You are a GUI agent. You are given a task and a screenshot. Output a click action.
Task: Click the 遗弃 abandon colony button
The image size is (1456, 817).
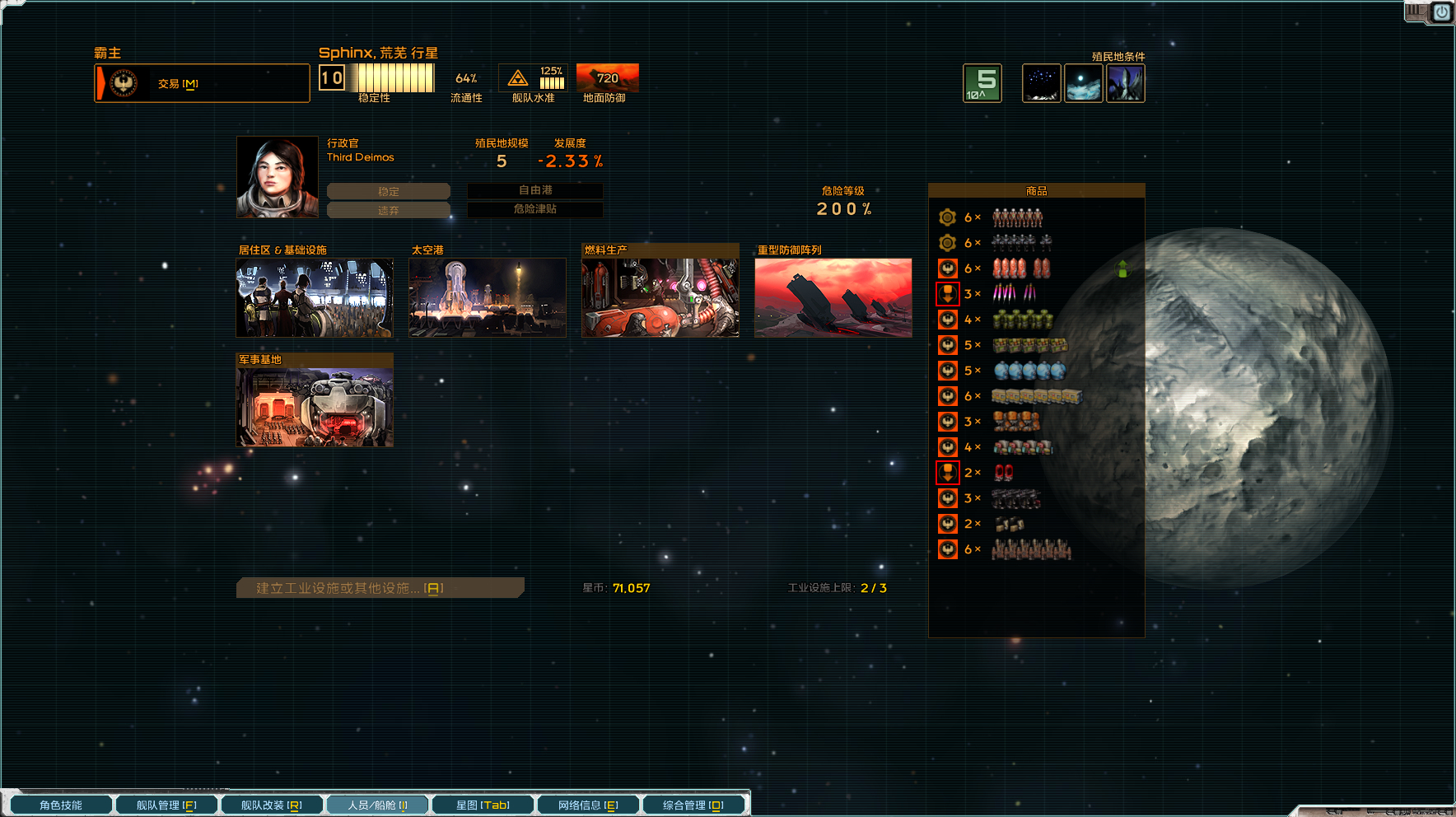click(x=389, y=211)
